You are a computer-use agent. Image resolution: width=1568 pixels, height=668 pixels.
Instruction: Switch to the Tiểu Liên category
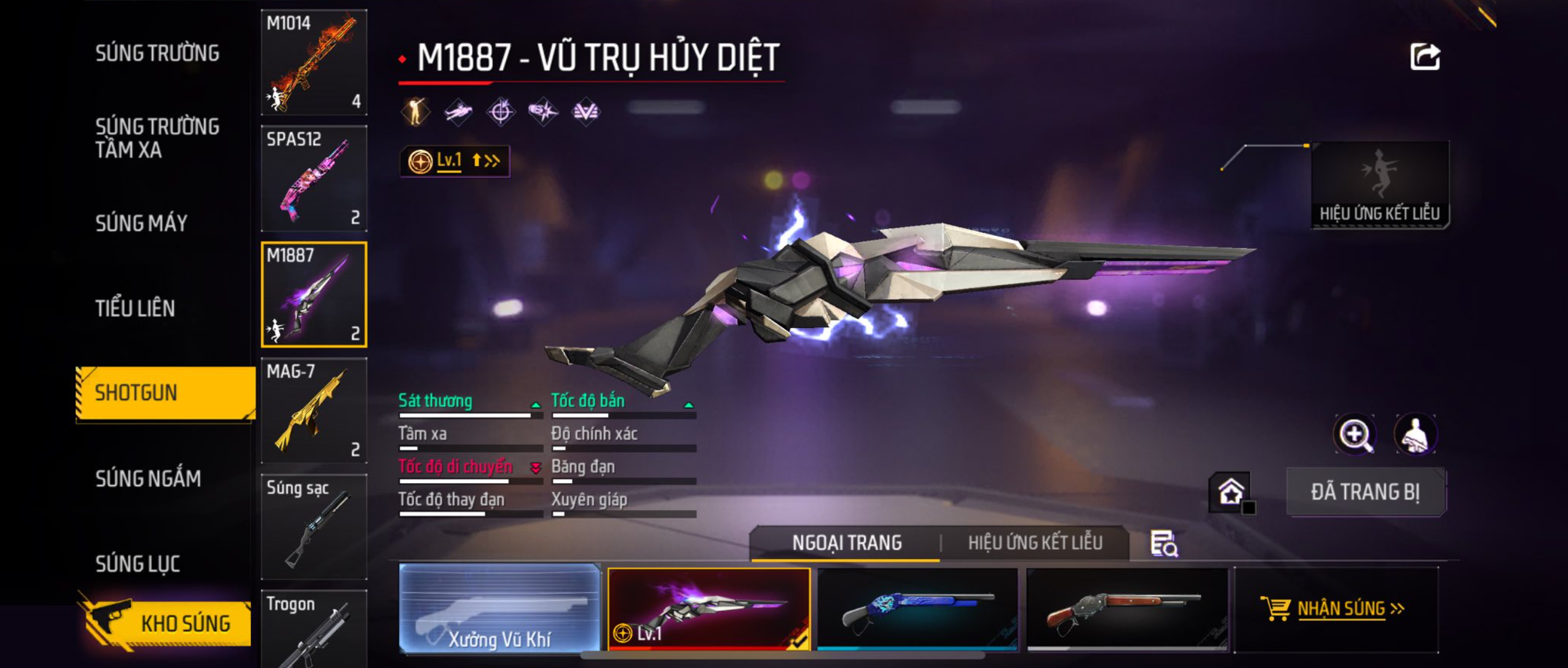pyautogui.click(x=135, y=308)
